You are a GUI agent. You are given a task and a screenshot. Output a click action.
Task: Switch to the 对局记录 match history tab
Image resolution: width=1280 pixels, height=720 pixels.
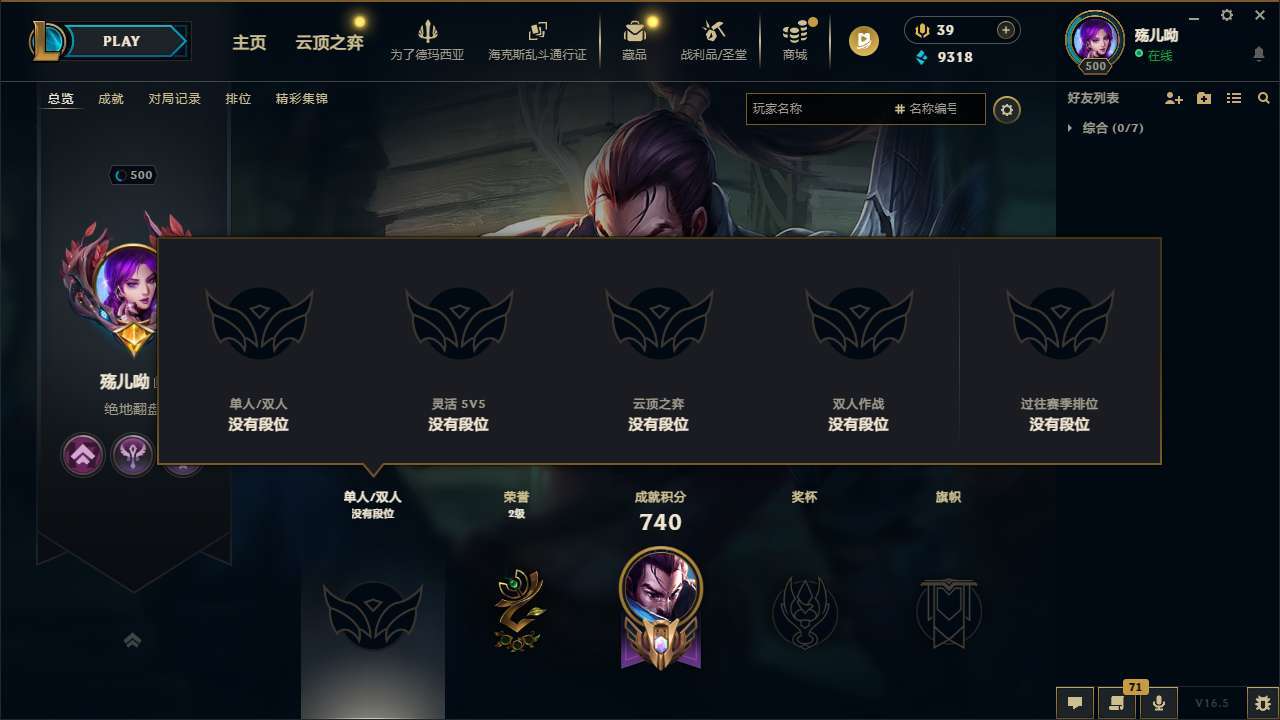pos(174,99)
